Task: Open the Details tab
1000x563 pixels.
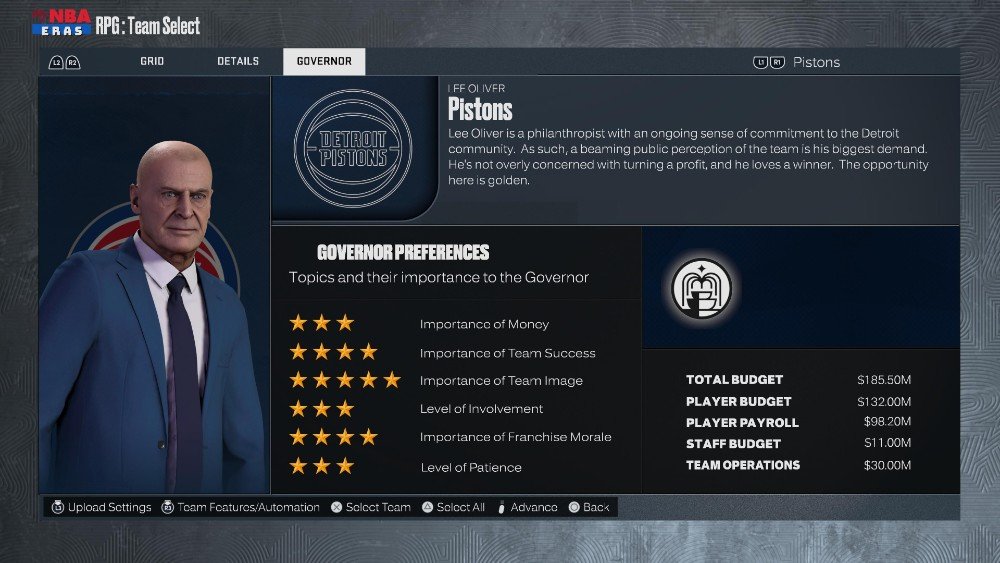Action: point(238,62)
